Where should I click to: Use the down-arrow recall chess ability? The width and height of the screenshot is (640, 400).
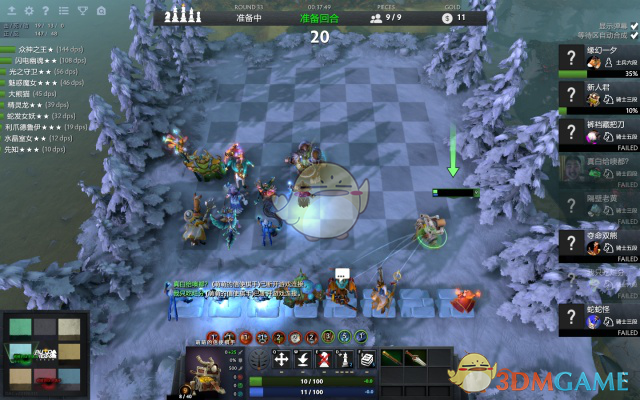pos(303,360)
